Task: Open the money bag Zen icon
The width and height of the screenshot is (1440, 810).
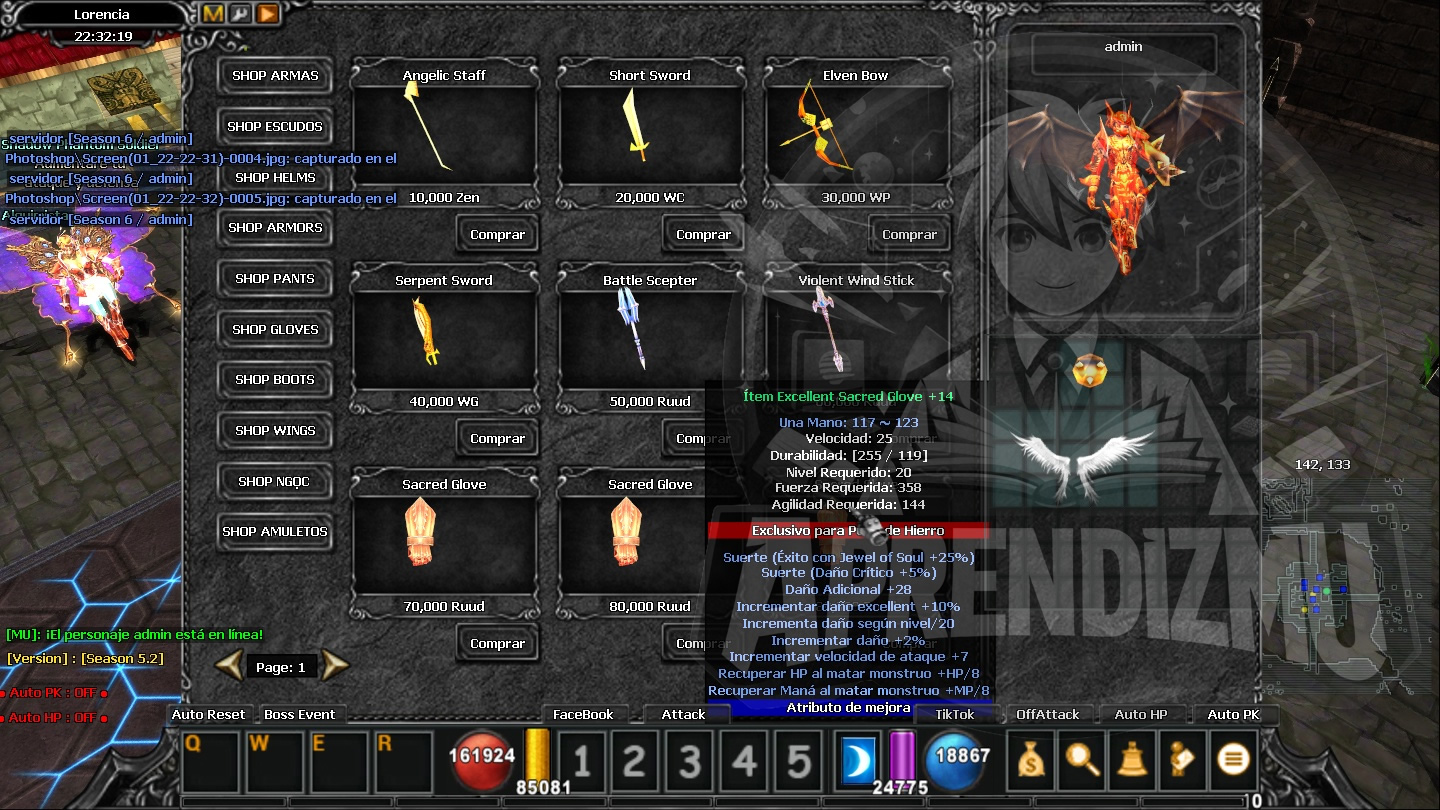Action: 1029,760
